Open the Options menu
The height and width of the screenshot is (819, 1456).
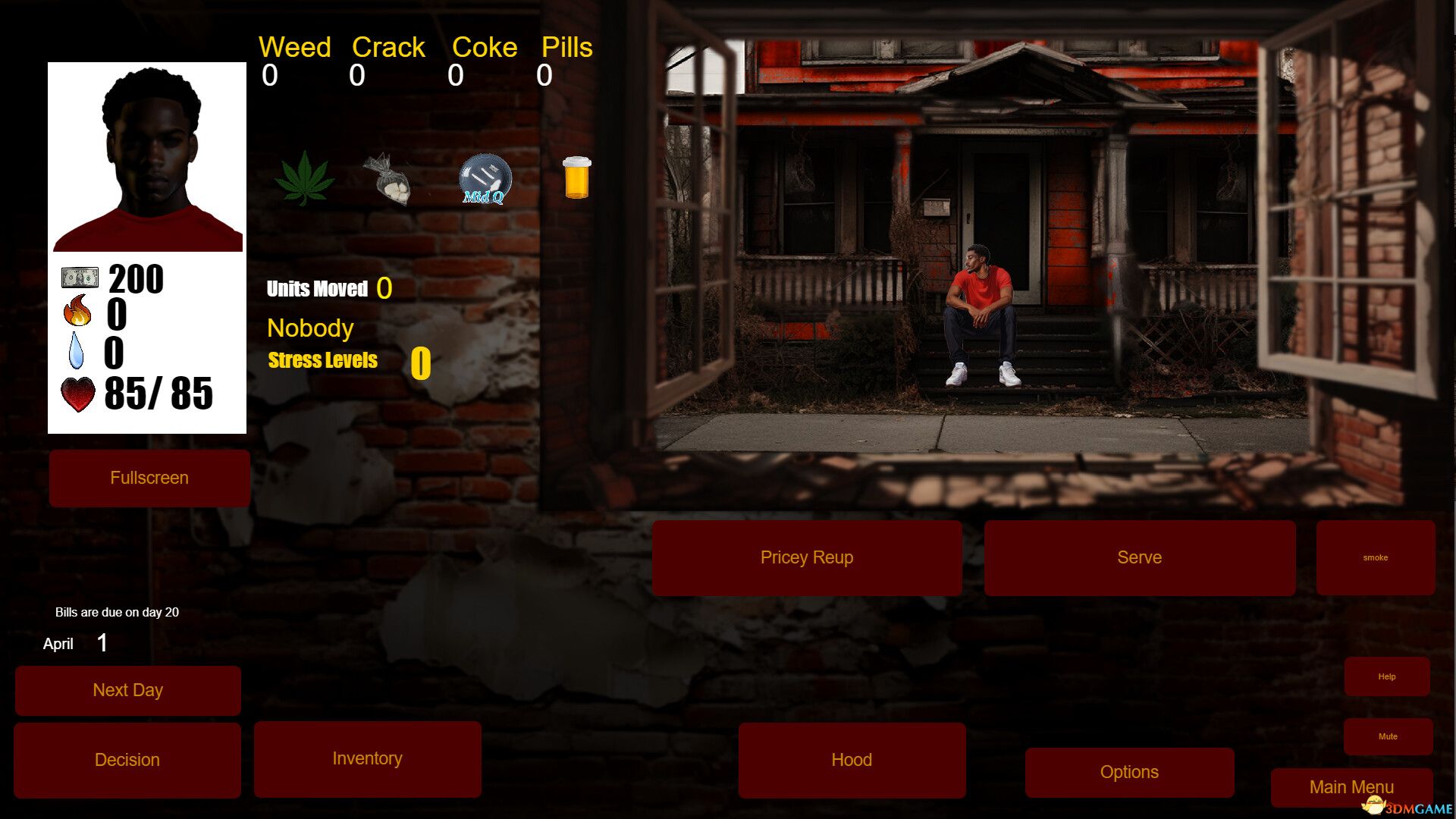coord(1128,771)
